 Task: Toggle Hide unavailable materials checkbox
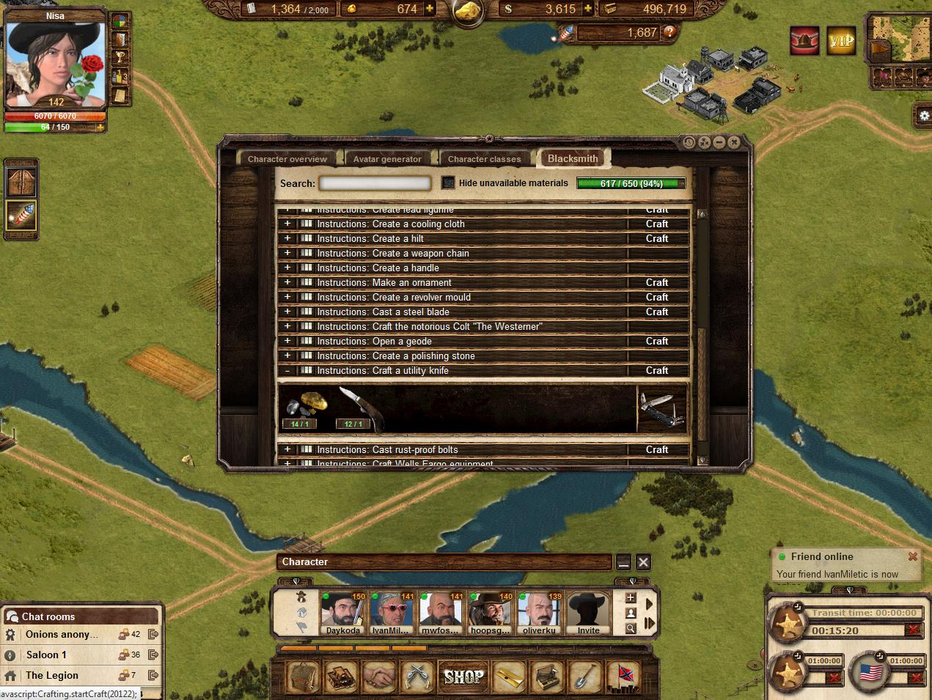click(449, 183)
